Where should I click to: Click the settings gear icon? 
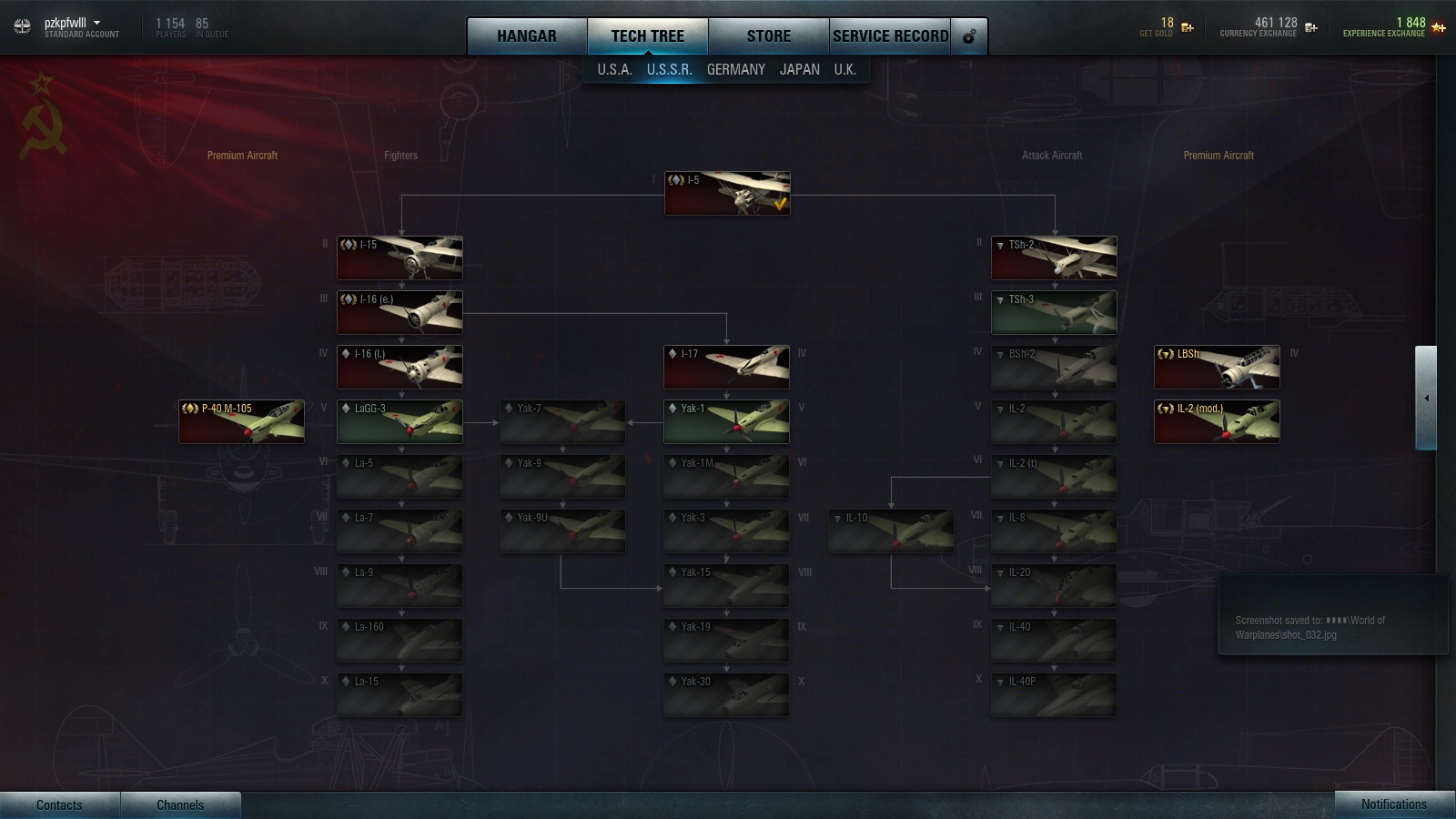coord(969,36)
